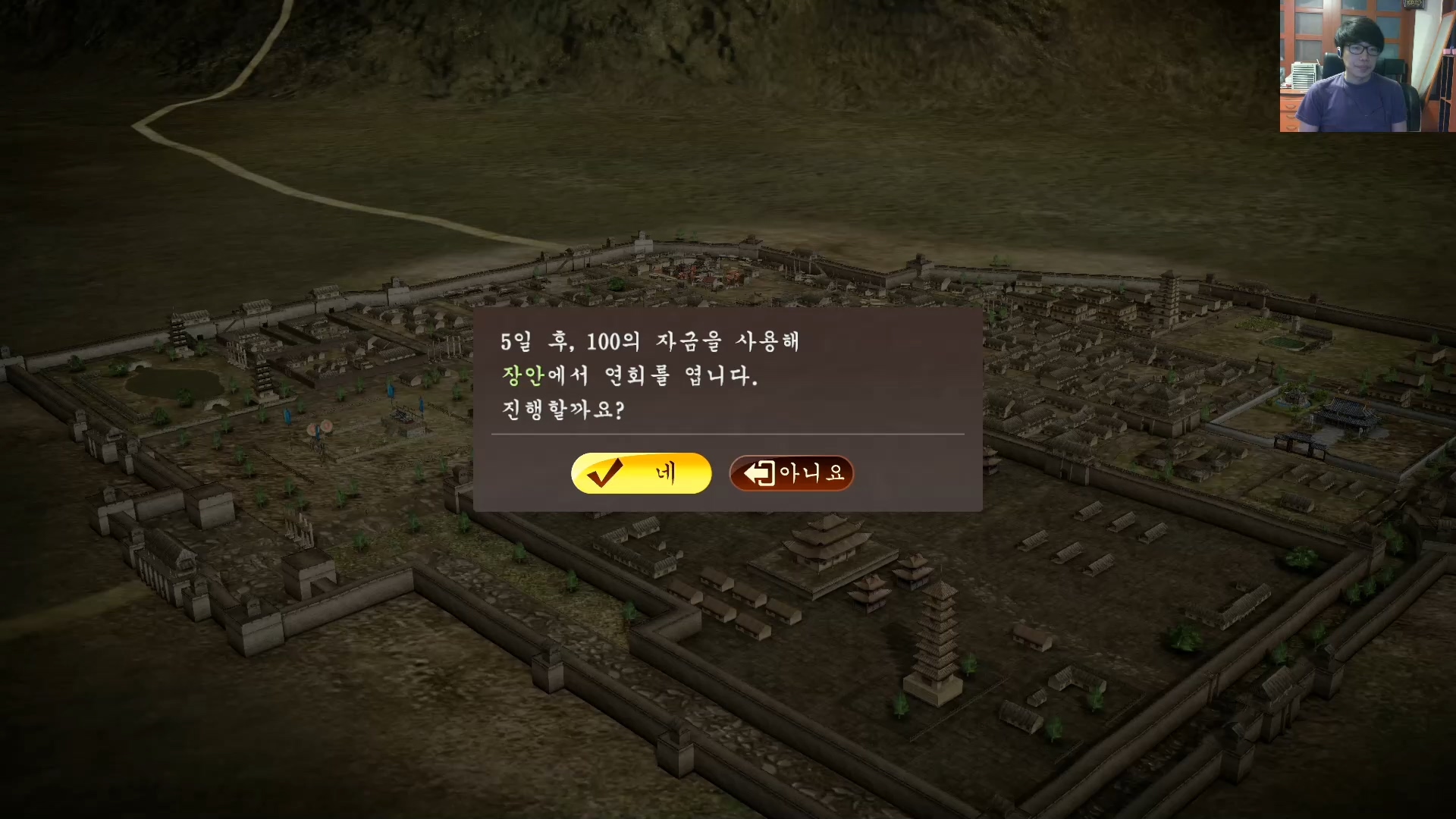
Task: Click the streamer webcam overlay
Action: point(1365,67)
